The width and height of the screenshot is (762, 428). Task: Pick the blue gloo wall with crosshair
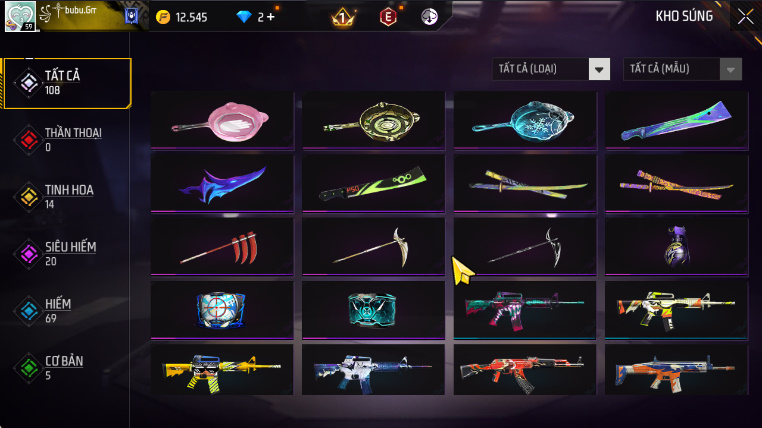[222, 309]
